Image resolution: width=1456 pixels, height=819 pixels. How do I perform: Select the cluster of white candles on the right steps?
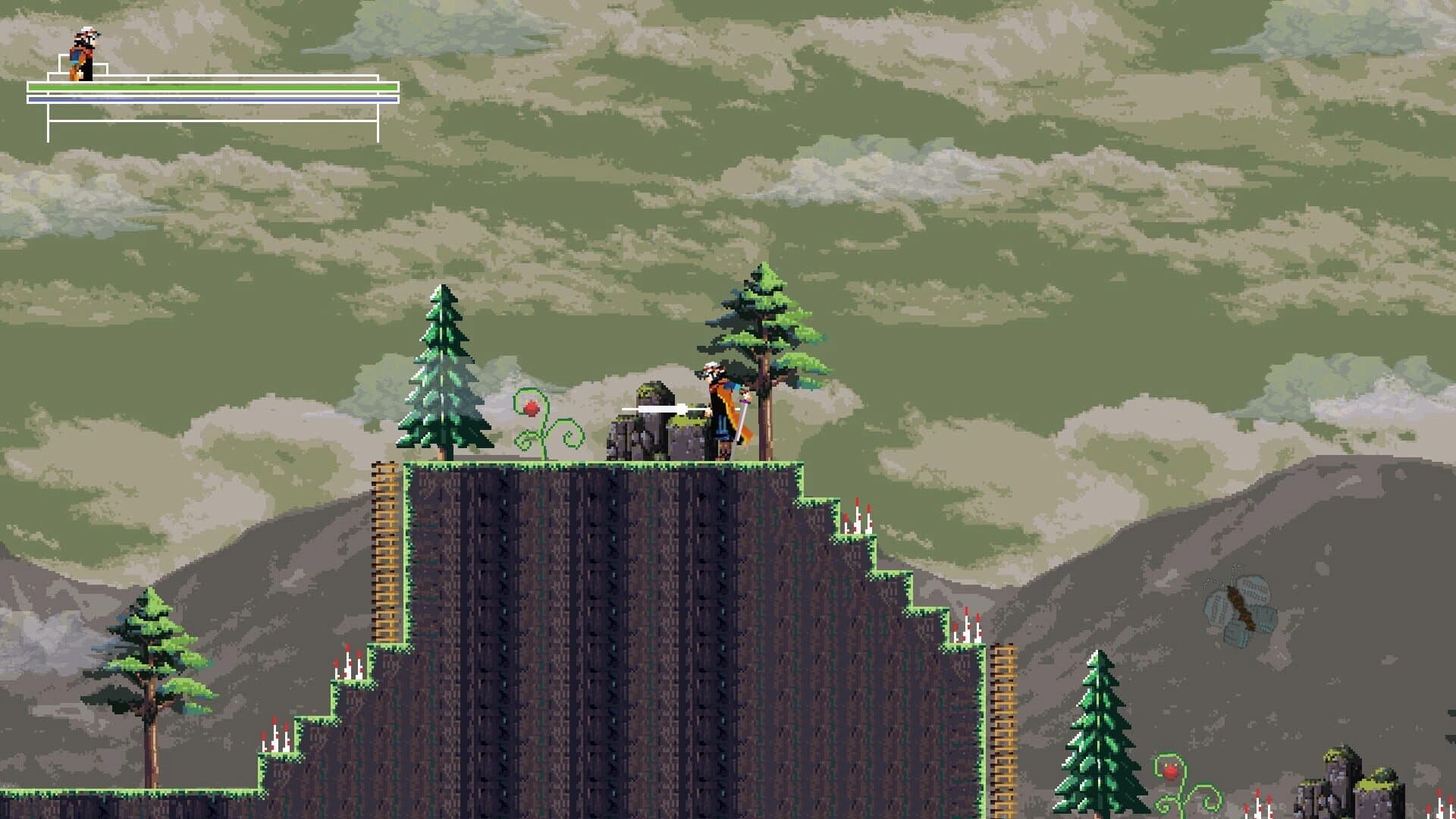[857, 523]
